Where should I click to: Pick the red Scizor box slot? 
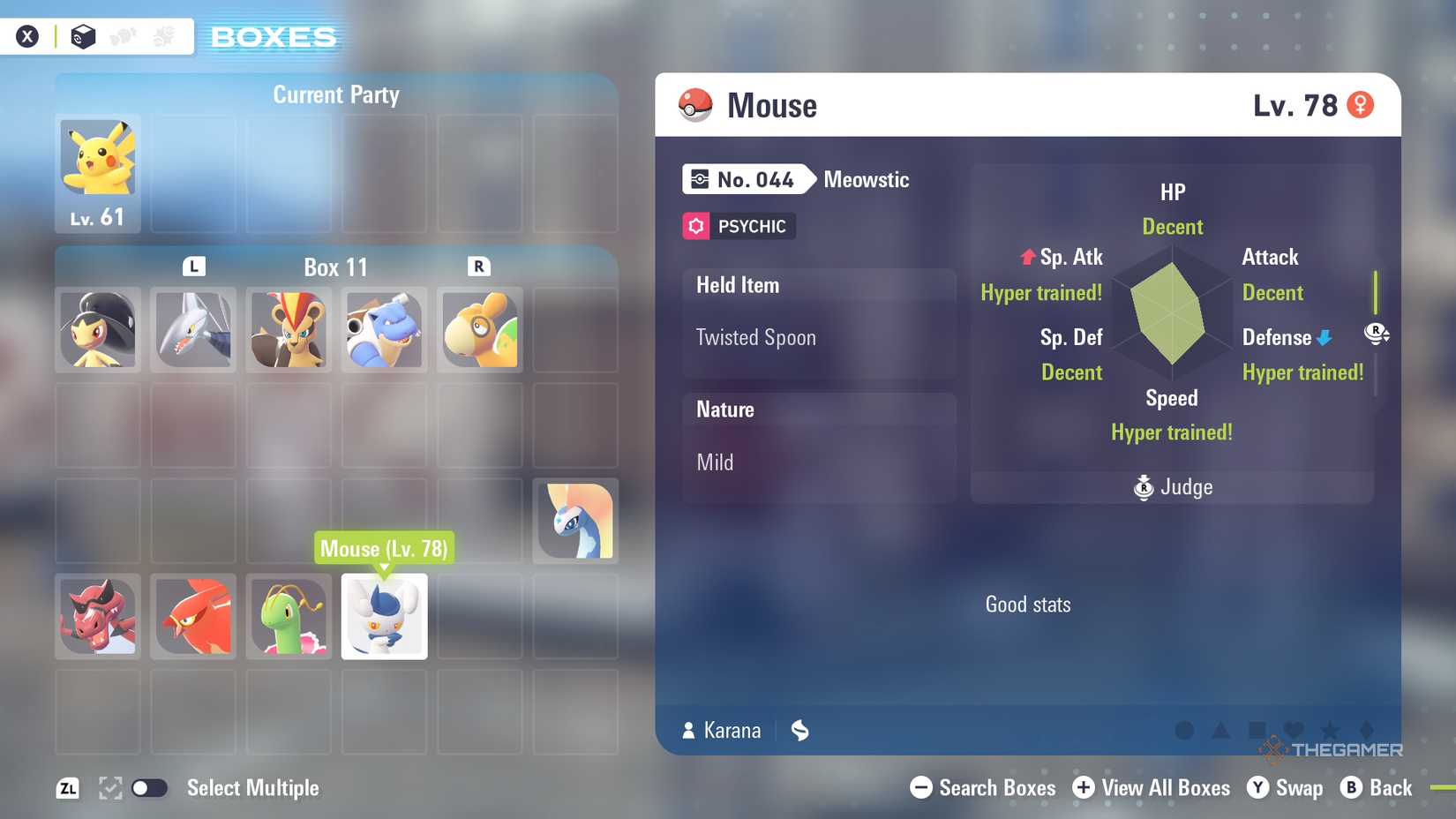tap(193, 616)
